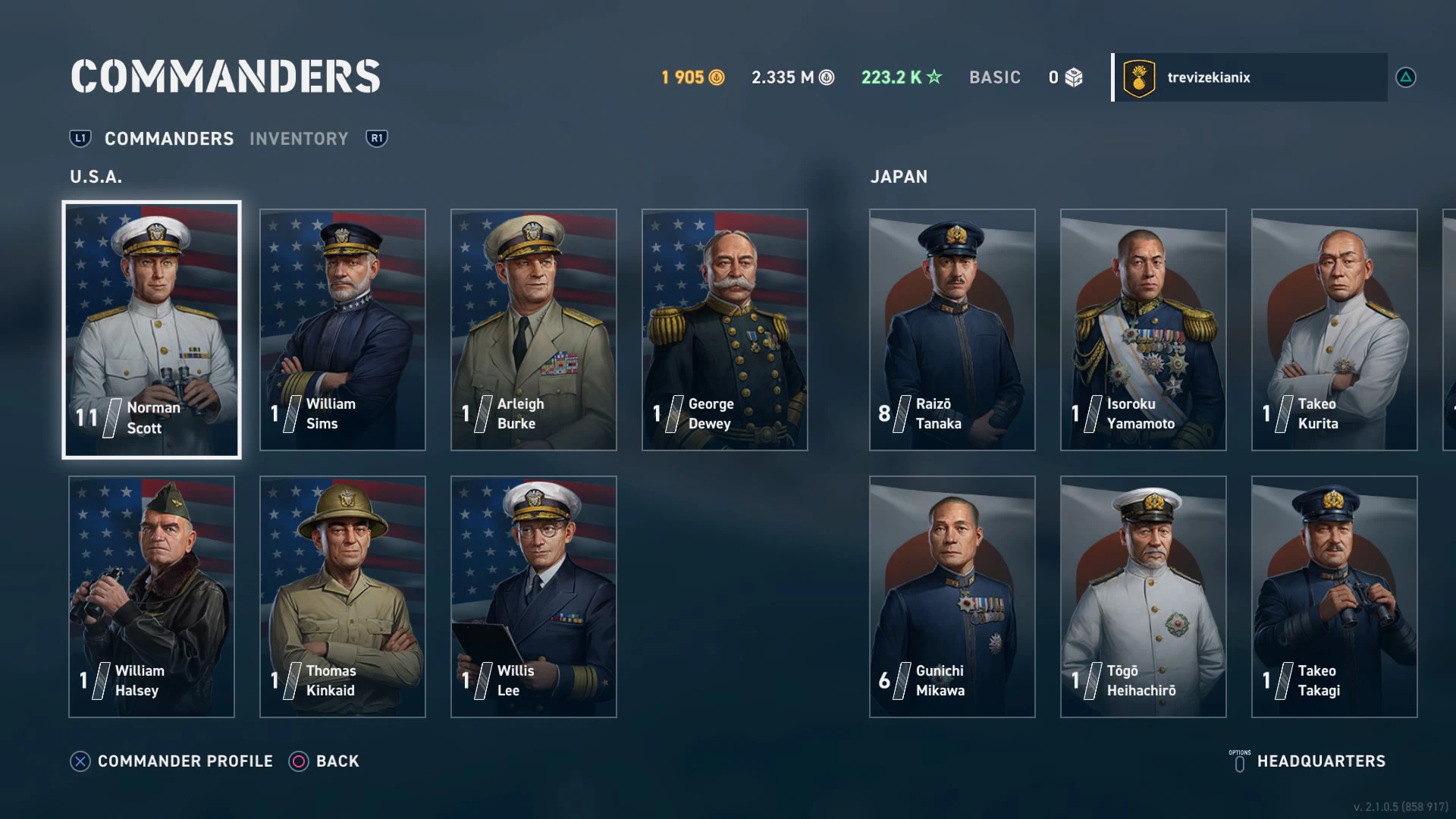The width and height of the screenshot is (1456, 819).
Task: Open the trevizekianix player profile banner
Action: coord(1250,77)
